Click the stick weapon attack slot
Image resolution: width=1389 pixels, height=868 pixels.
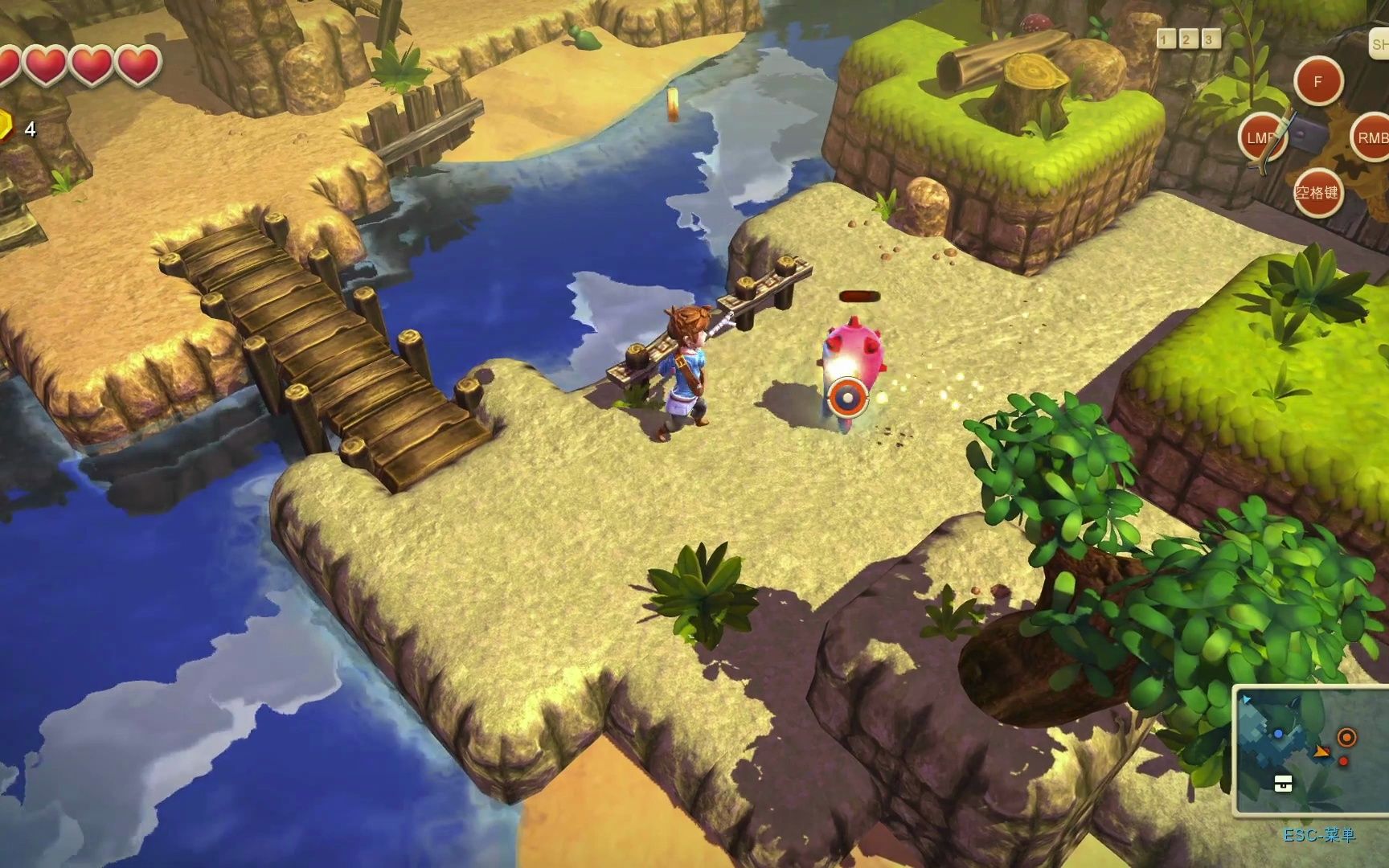tap(1262, 137)
